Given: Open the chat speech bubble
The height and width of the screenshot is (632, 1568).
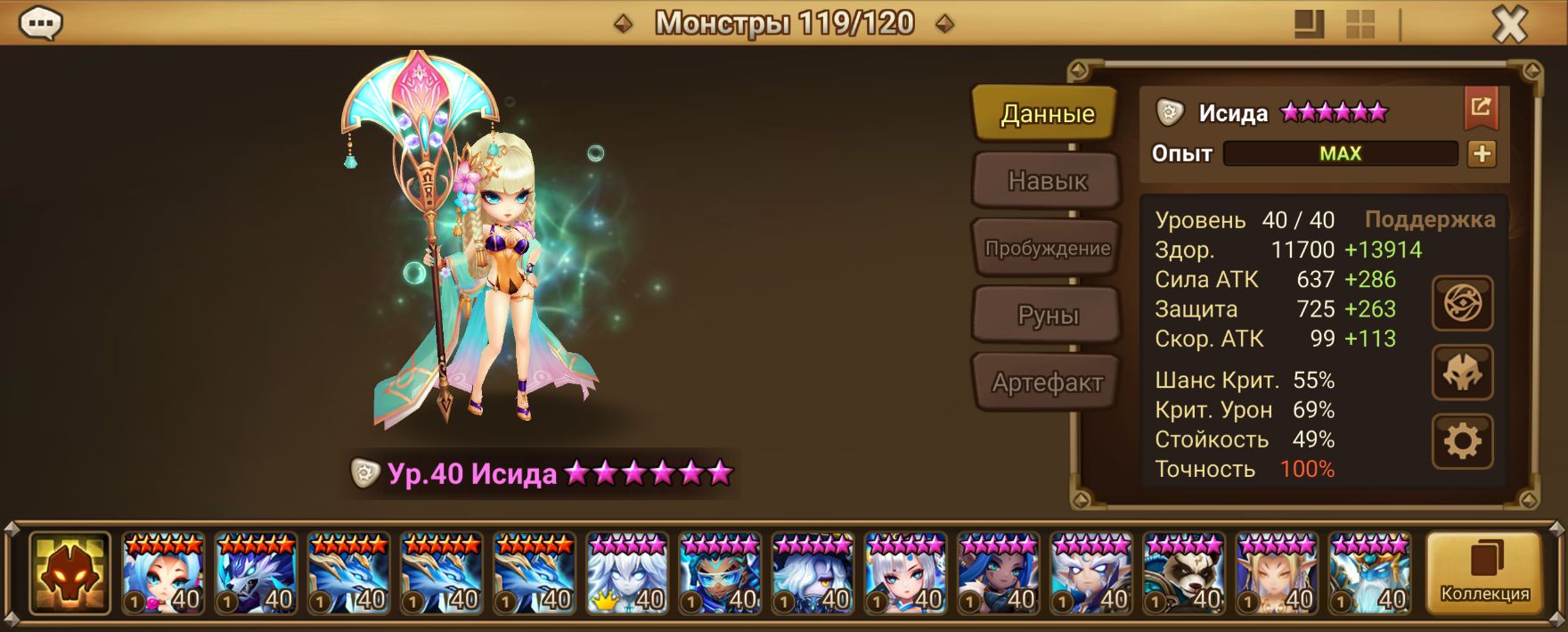Looking at the screenshot, I should point(40,24).
